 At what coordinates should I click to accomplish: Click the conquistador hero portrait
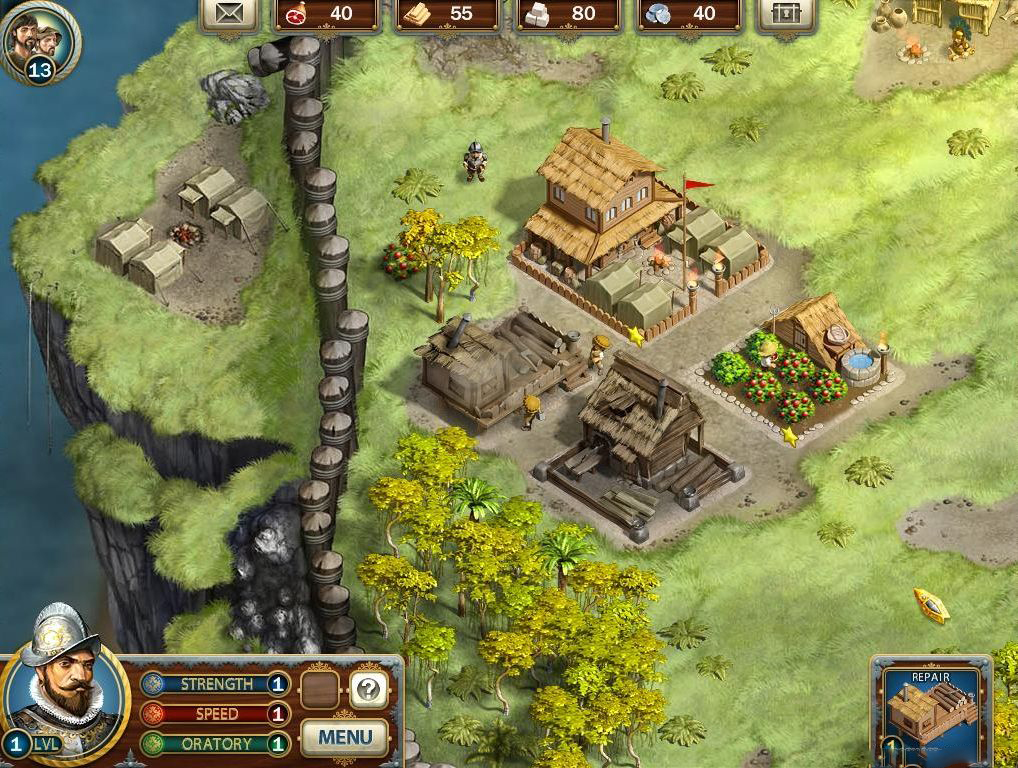[64, 685]
